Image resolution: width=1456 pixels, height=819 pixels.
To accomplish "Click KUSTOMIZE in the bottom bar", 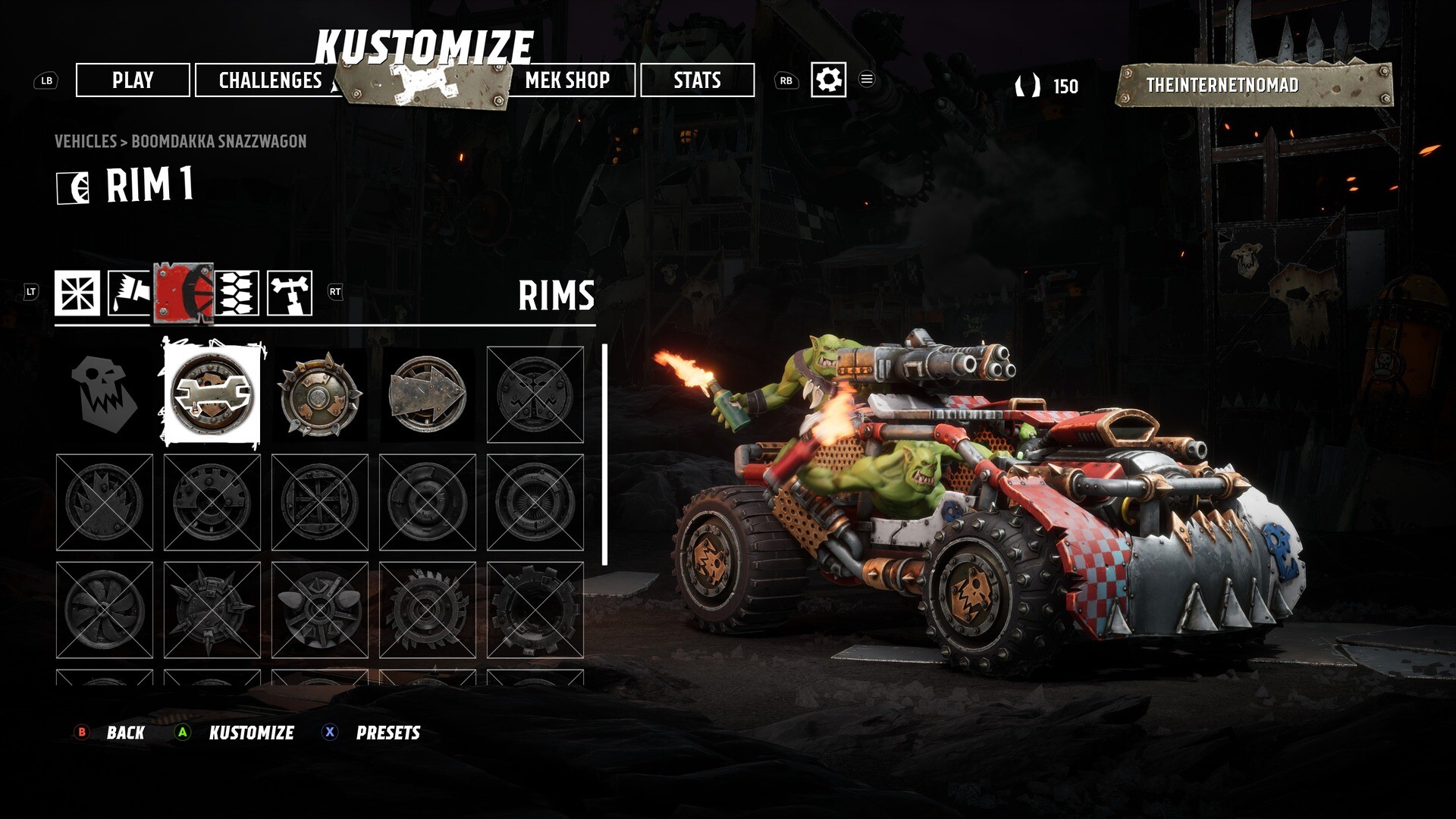I will (x=253, y=733).
